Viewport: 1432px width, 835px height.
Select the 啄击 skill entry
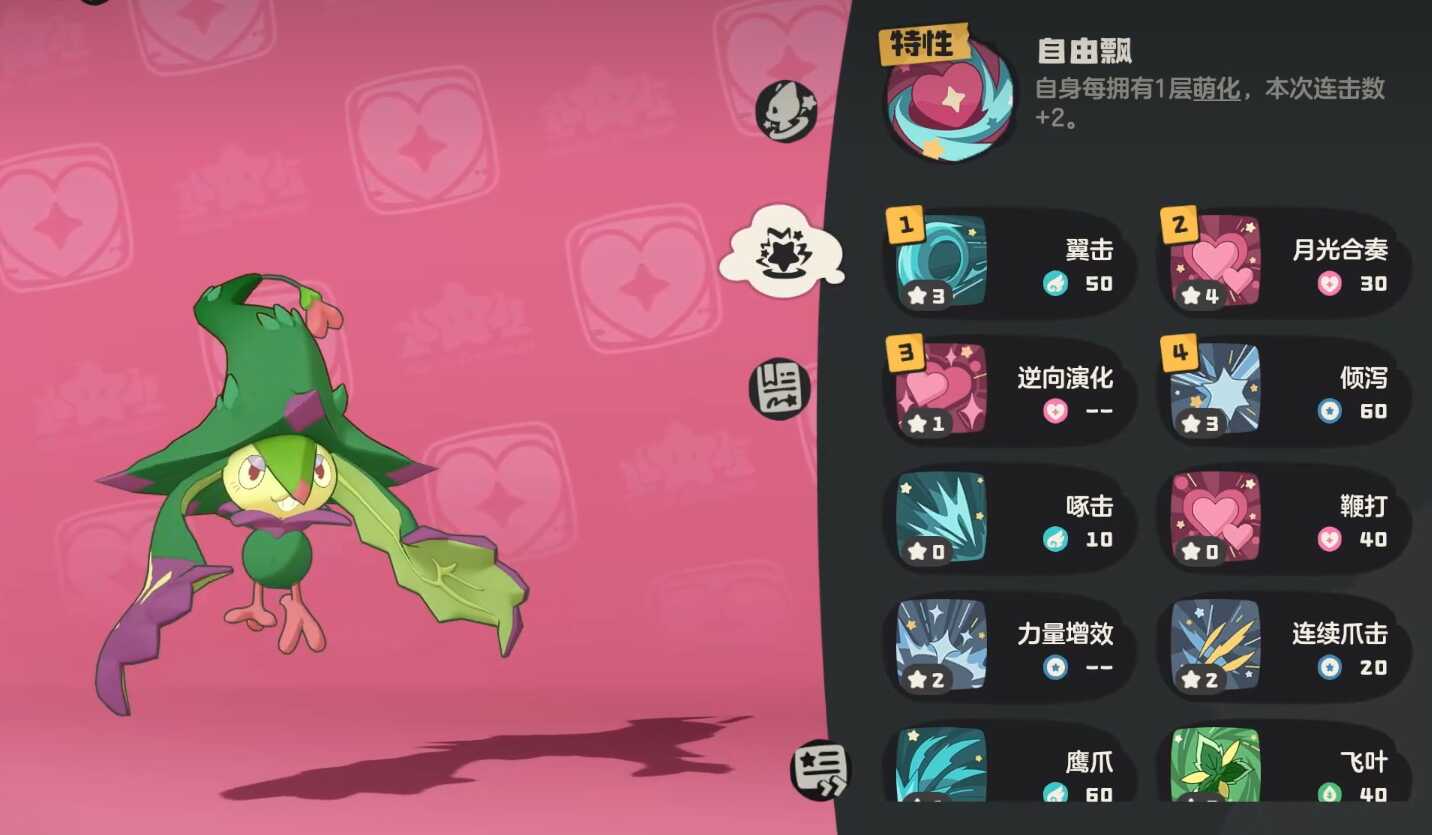pos(1010,519)
